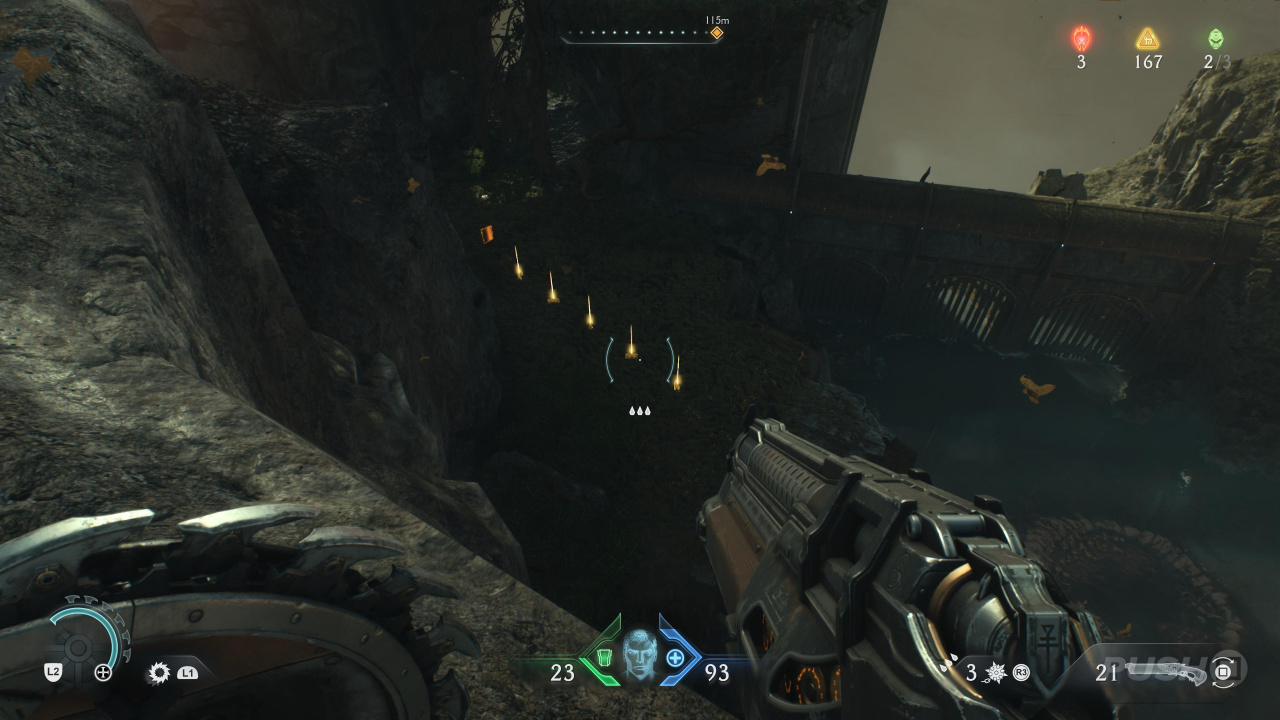This screenshot has width=1280, height=720.
Task: Activate the spiked saw melee icon
Action: [159, 673]
